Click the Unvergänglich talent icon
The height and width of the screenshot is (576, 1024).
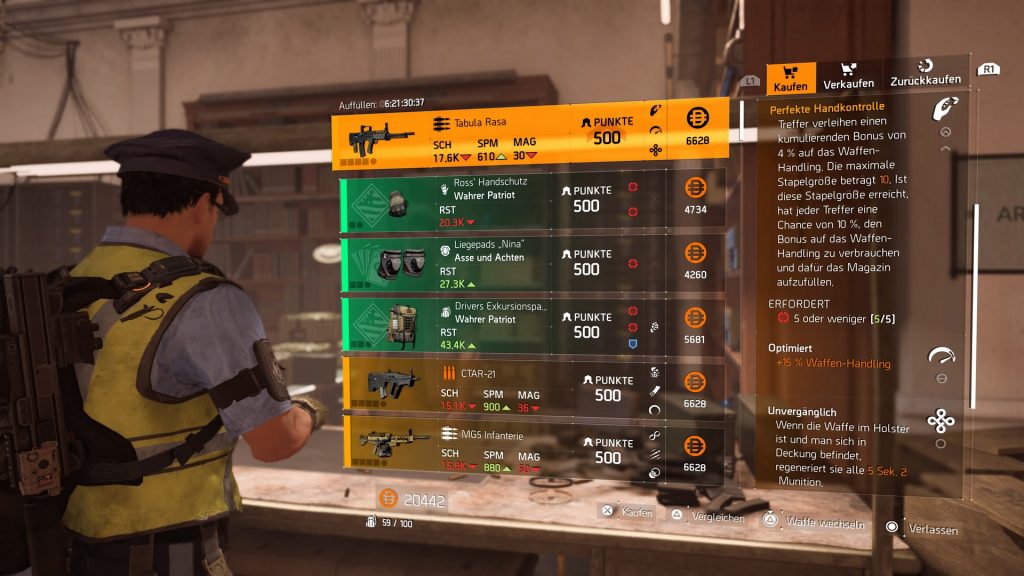click(941, 421)
